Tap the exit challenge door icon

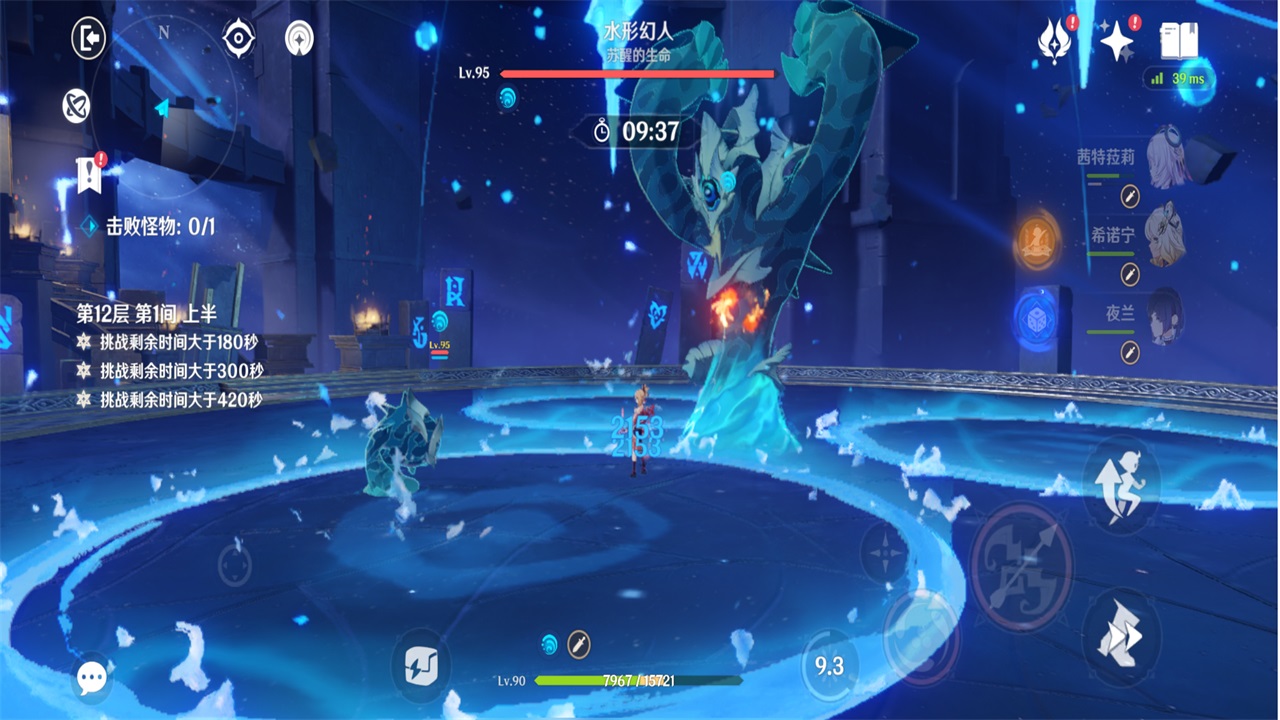(x=89, y=38)
